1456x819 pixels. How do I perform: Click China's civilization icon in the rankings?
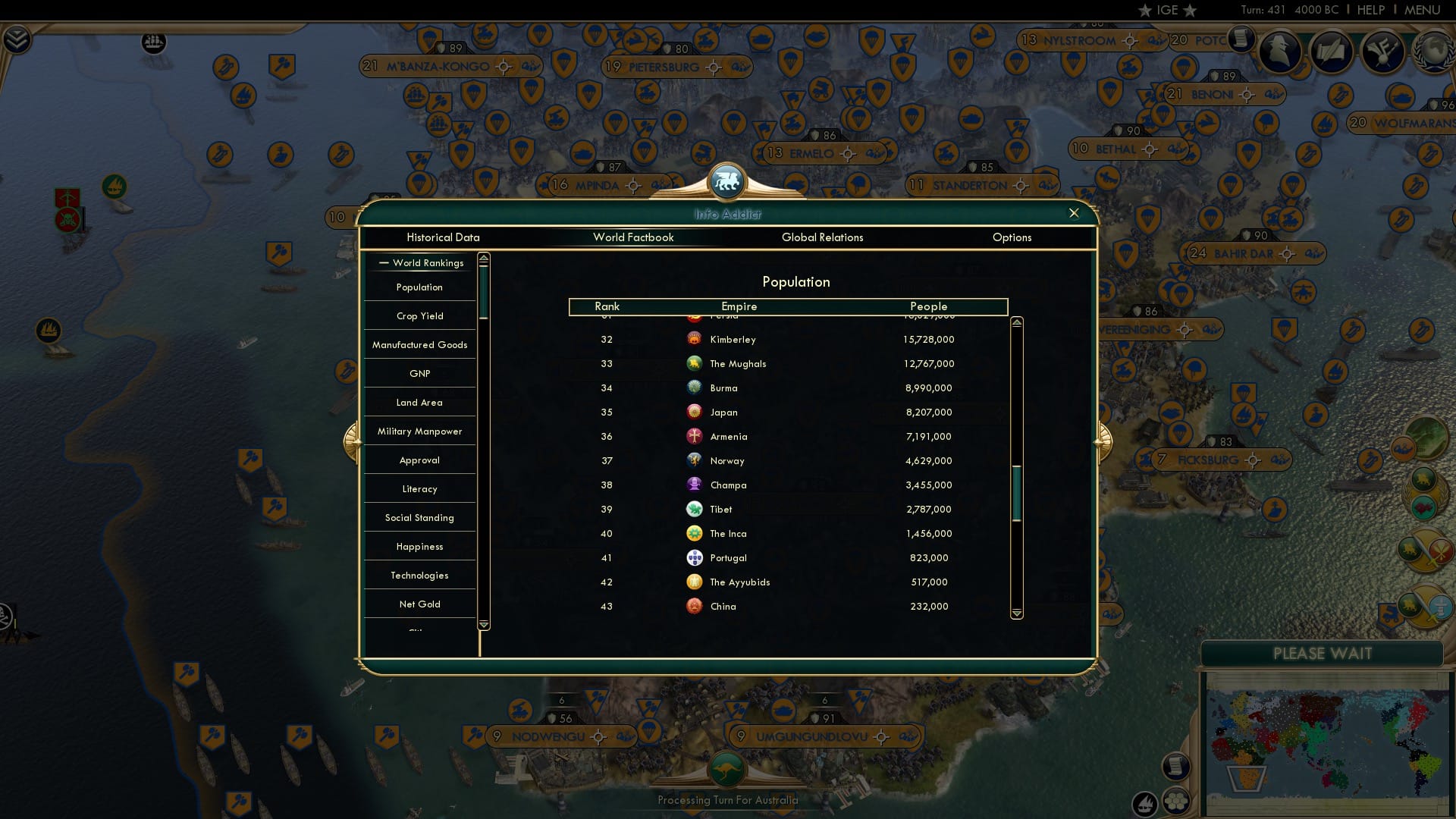click(x=695, y=606)
